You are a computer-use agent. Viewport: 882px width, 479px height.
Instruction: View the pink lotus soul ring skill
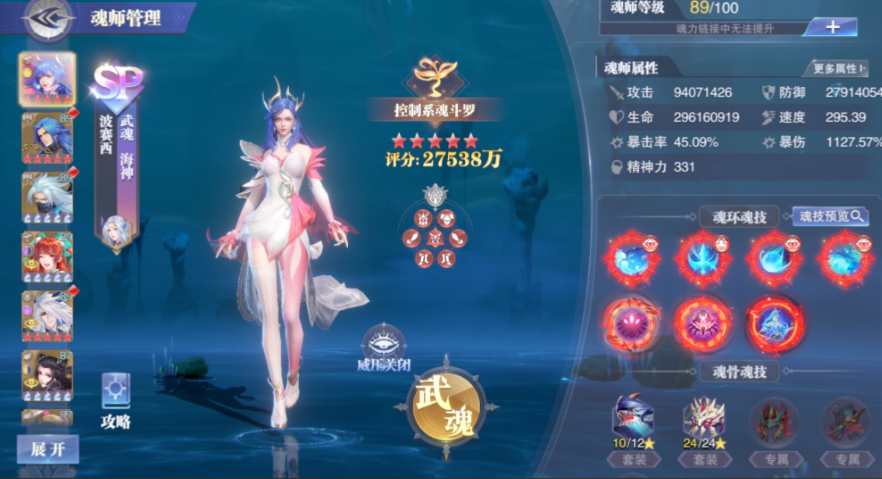(x=628, y=322)
